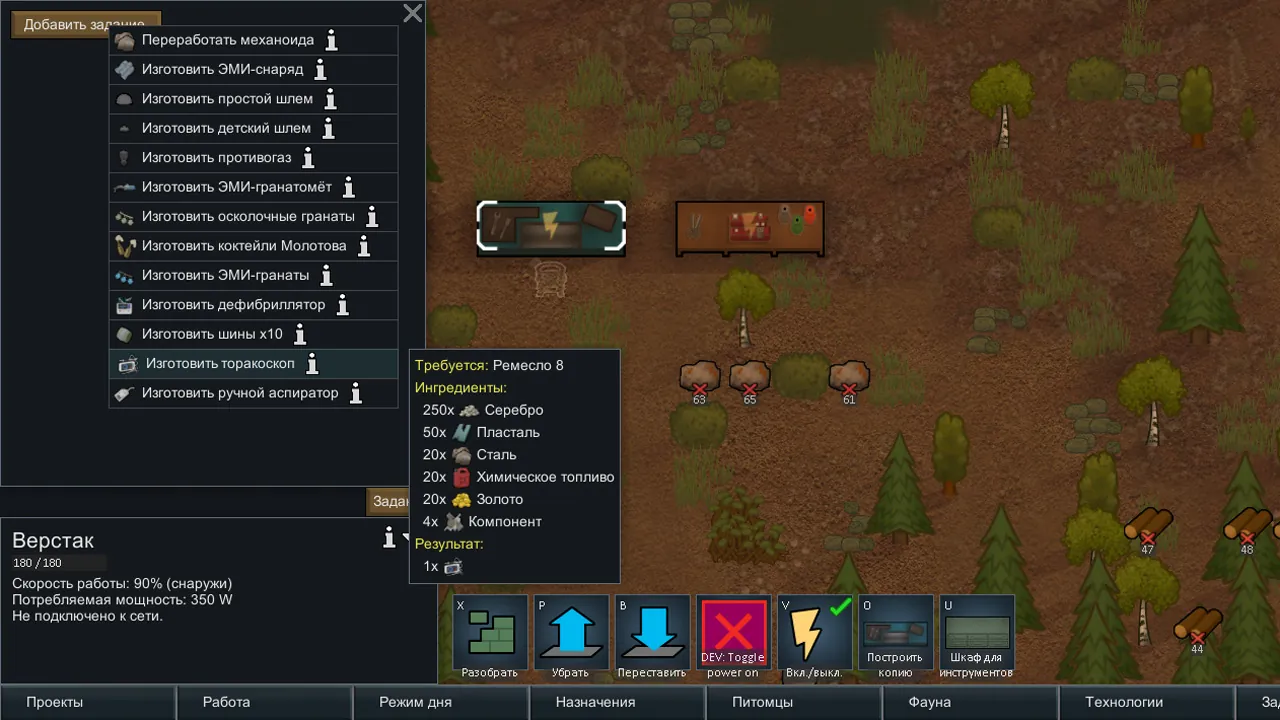The image size is (1280, 720).
Task: Open info for Изготовить торакоскоп recipe
Action: click(312, 364)
